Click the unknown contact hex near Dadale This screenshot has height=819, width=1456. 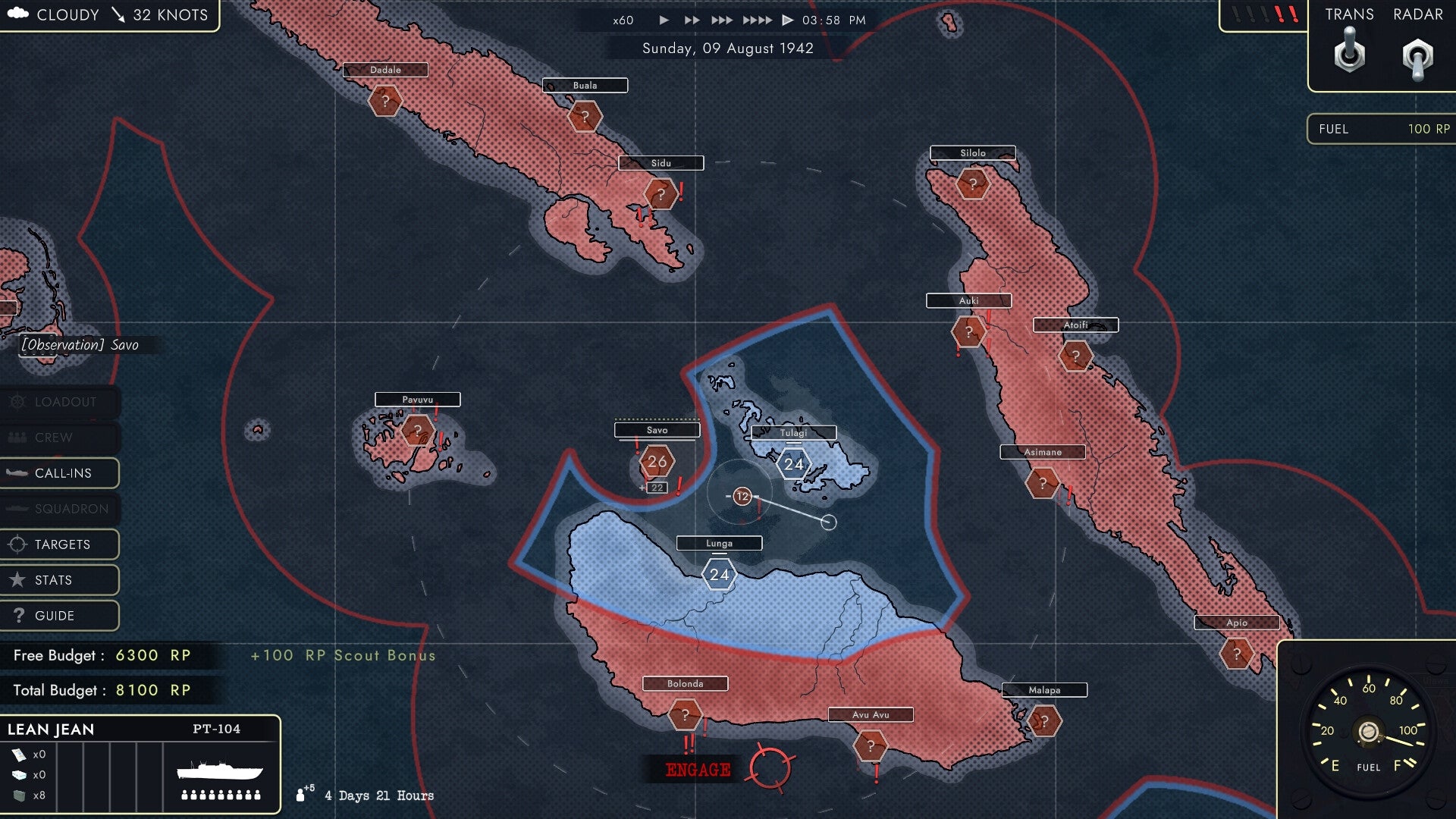(385, 99)
